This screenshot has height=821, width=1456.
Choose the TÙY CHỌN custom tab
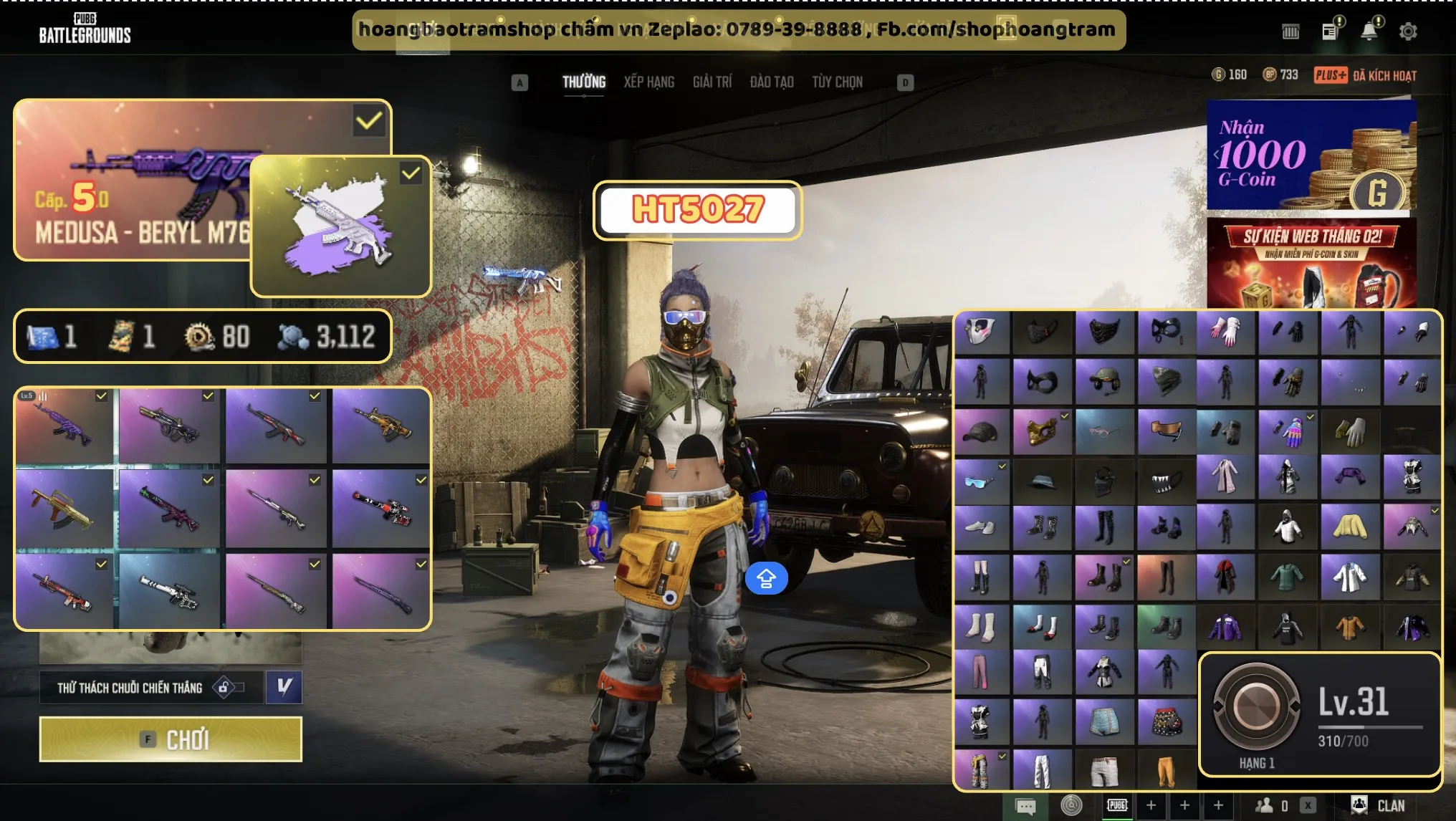click(837, 82)
